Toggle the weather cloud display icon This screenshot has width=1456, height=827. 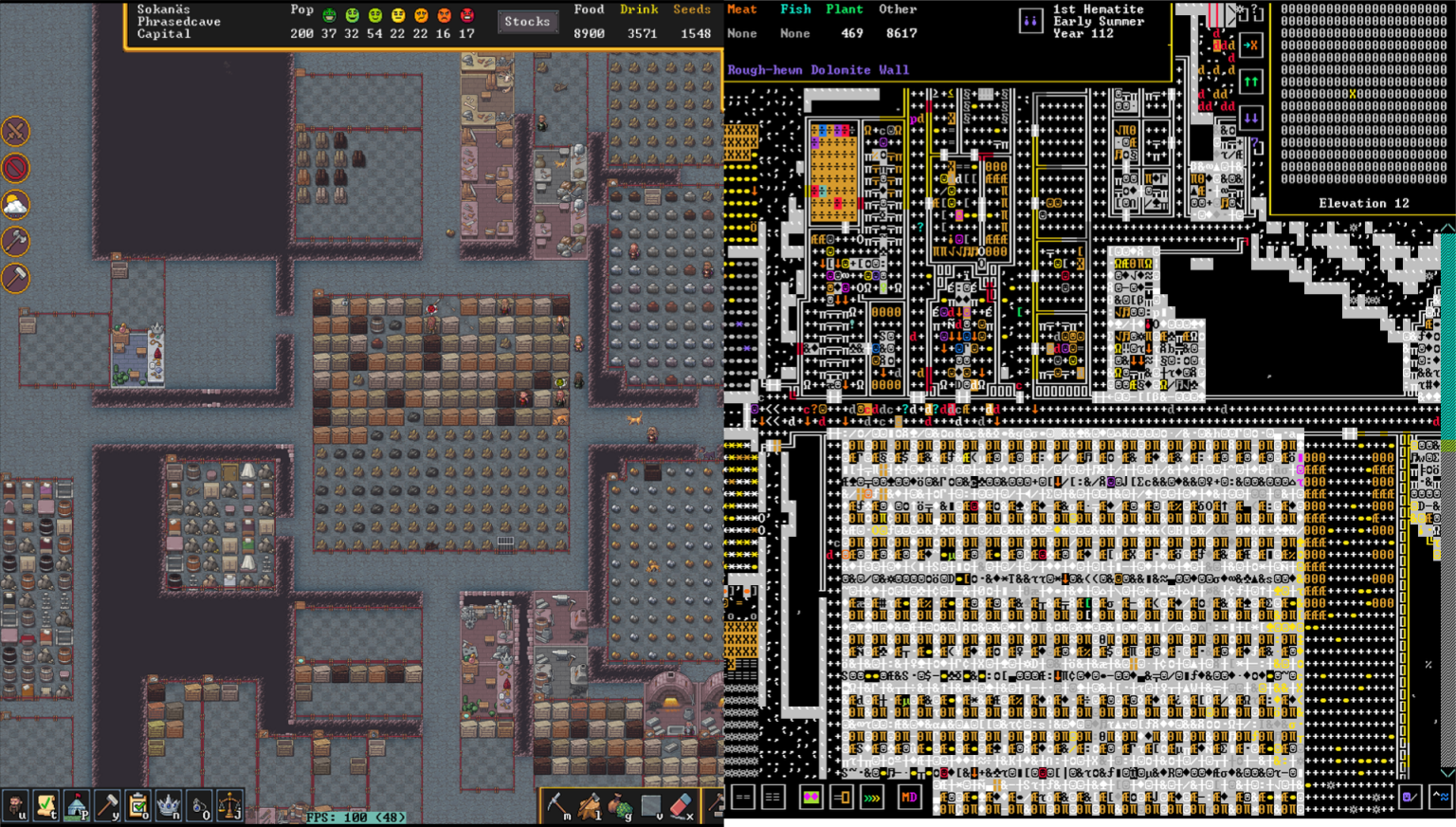16,205
